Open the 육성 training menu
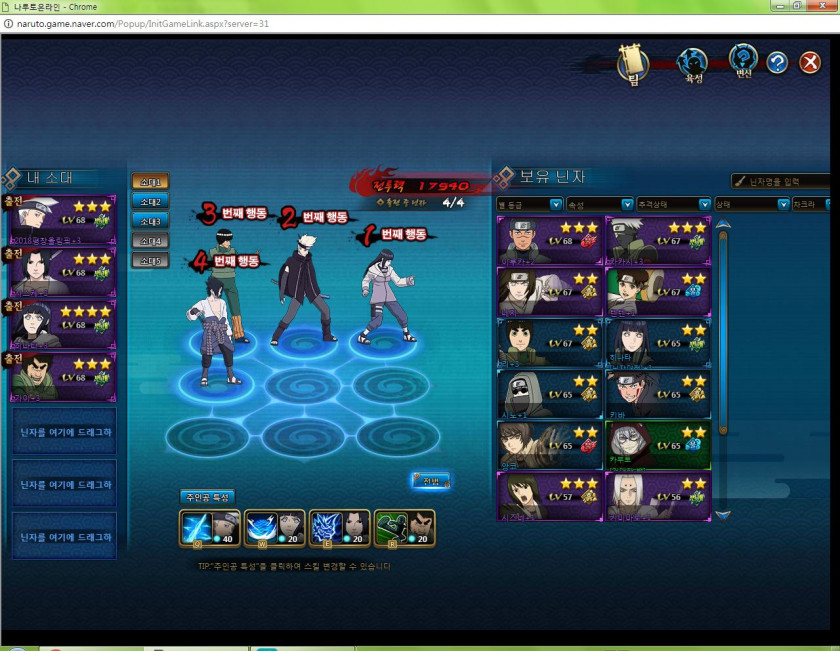This screenshot has height=651, width=840. [x=692, y=65]
